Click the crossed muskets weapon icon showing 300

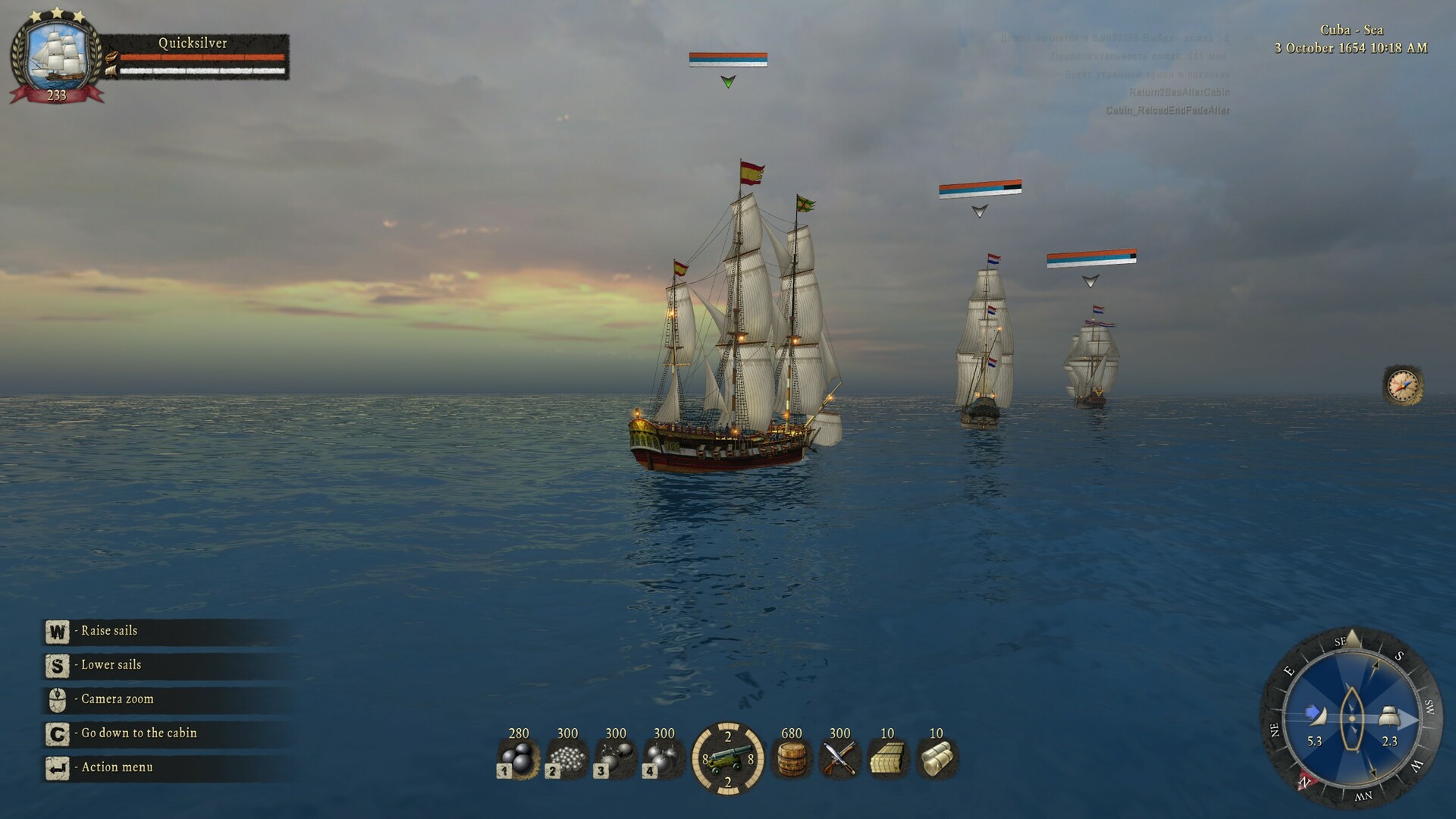[840, 758]
